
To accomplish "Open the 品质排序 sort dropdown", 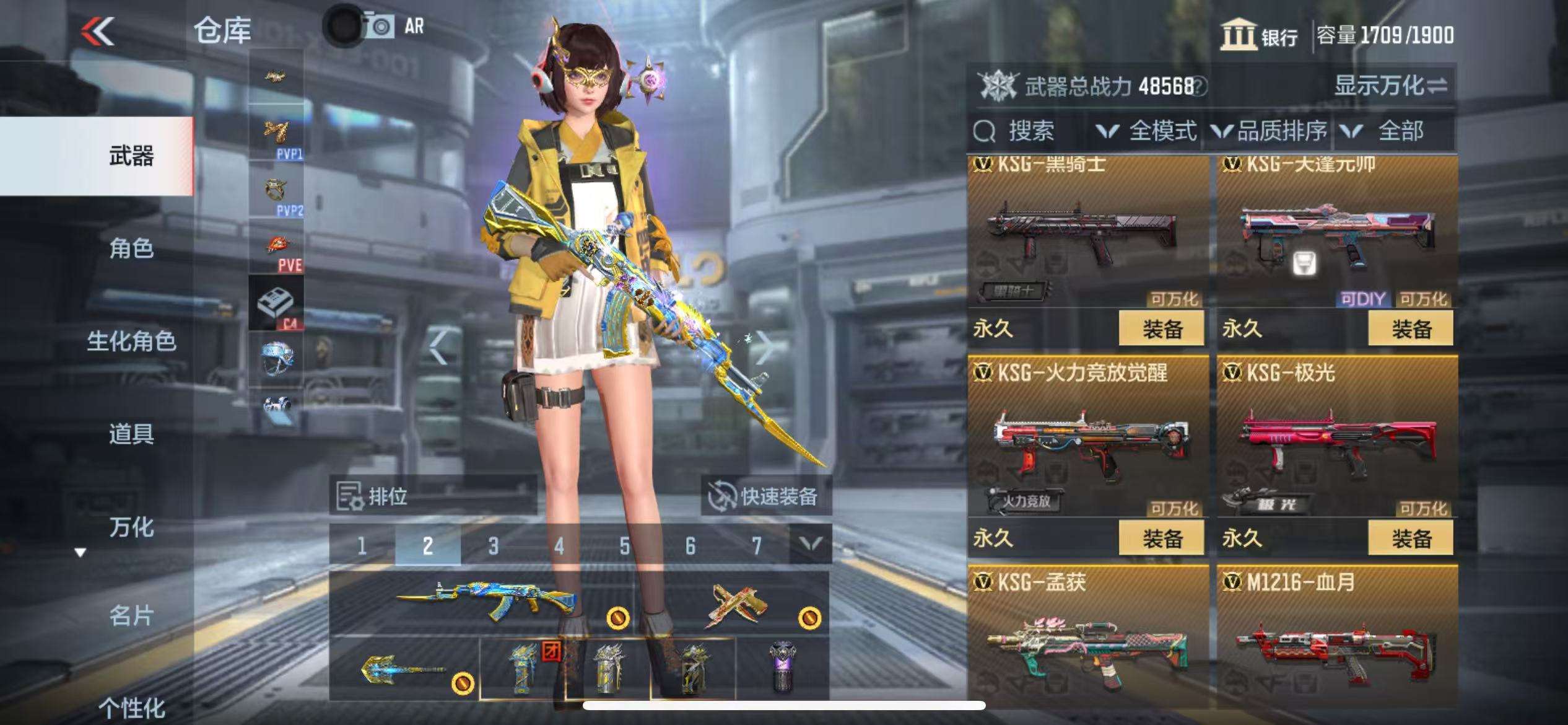I will [x=1270, y=131].
